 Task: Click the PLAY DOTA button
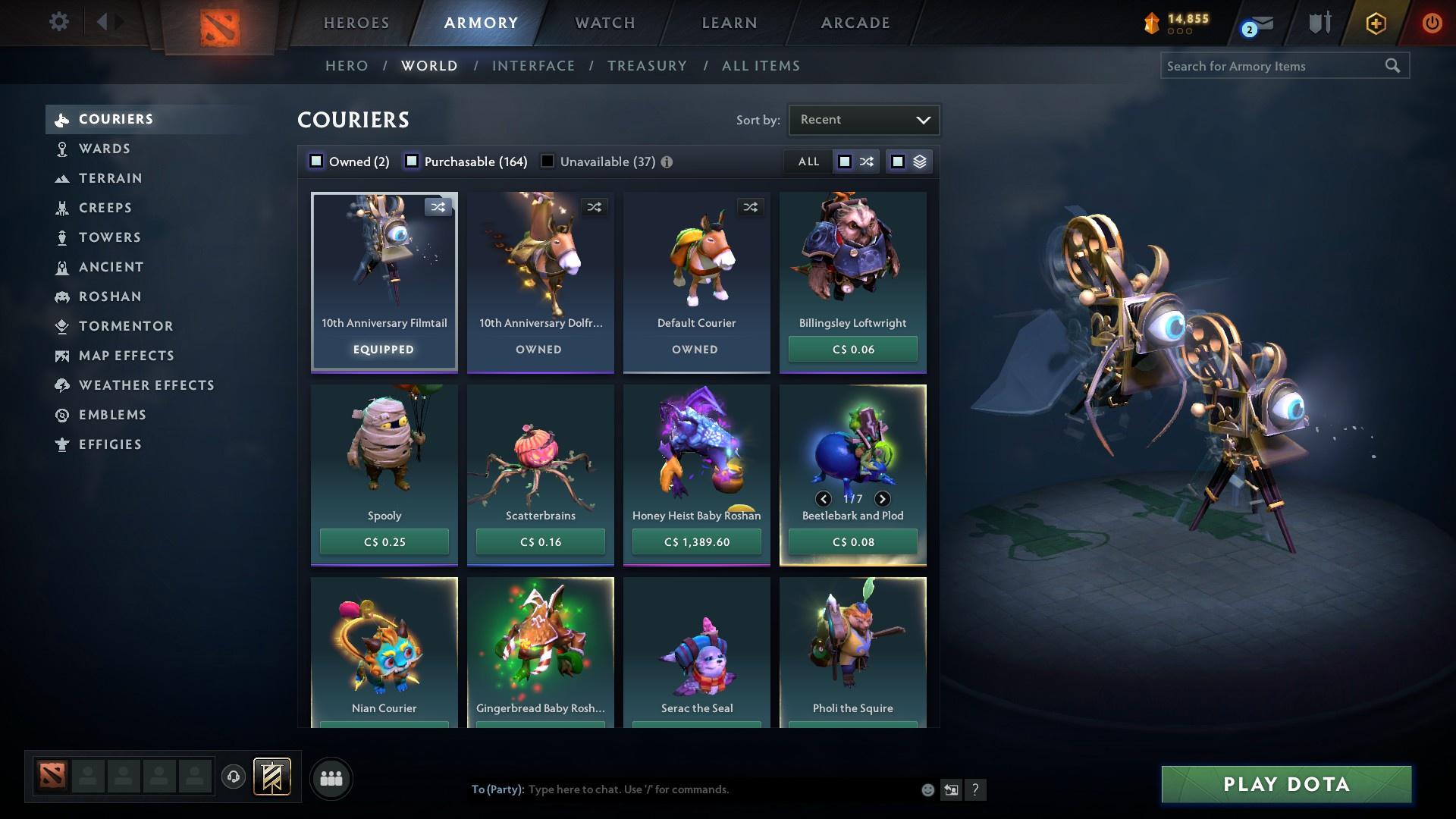[1285, 785]
